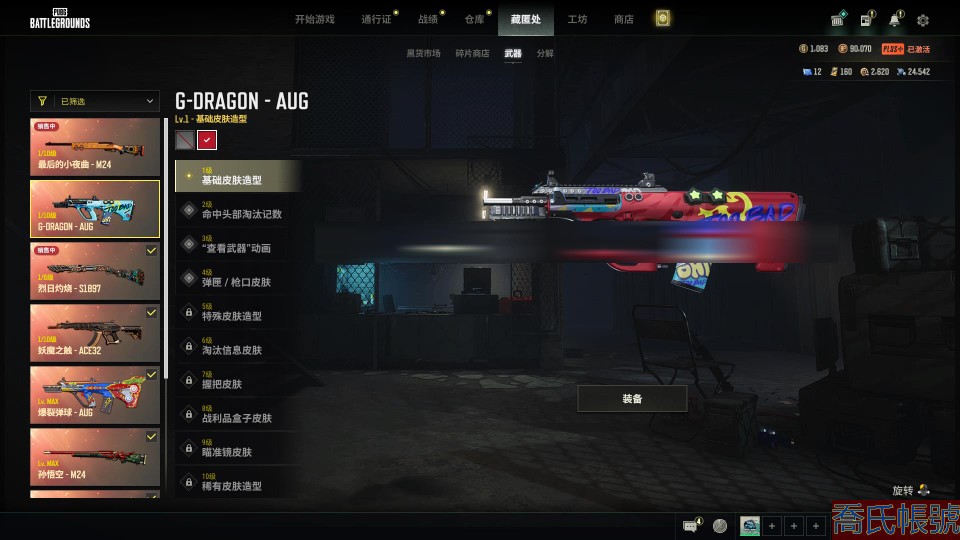Open the 战绩 tab
The height and width of the screenshot is (540, 960).
pos(428,19)
